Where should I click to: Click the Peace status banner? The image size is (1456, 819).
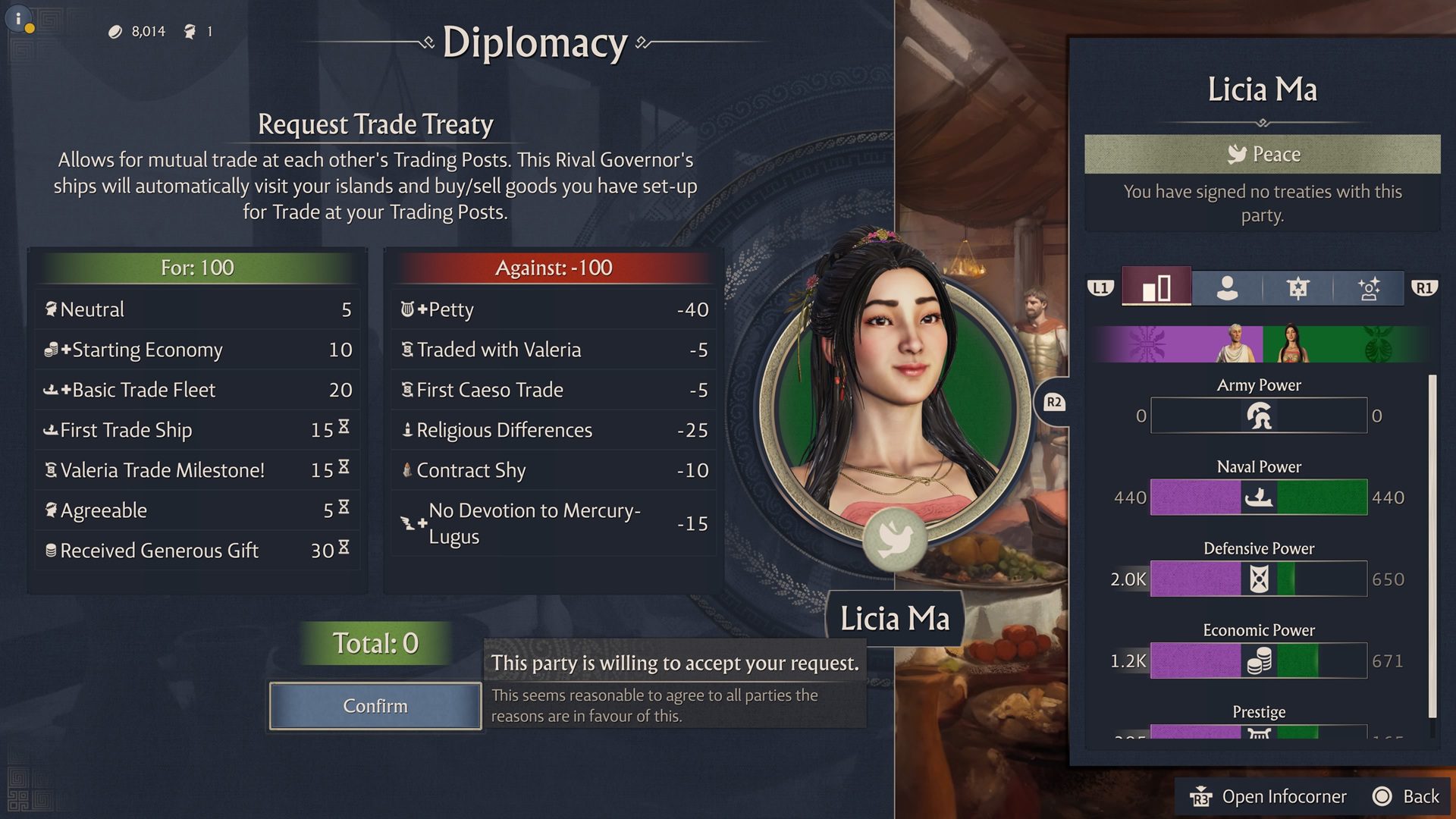1262,154
